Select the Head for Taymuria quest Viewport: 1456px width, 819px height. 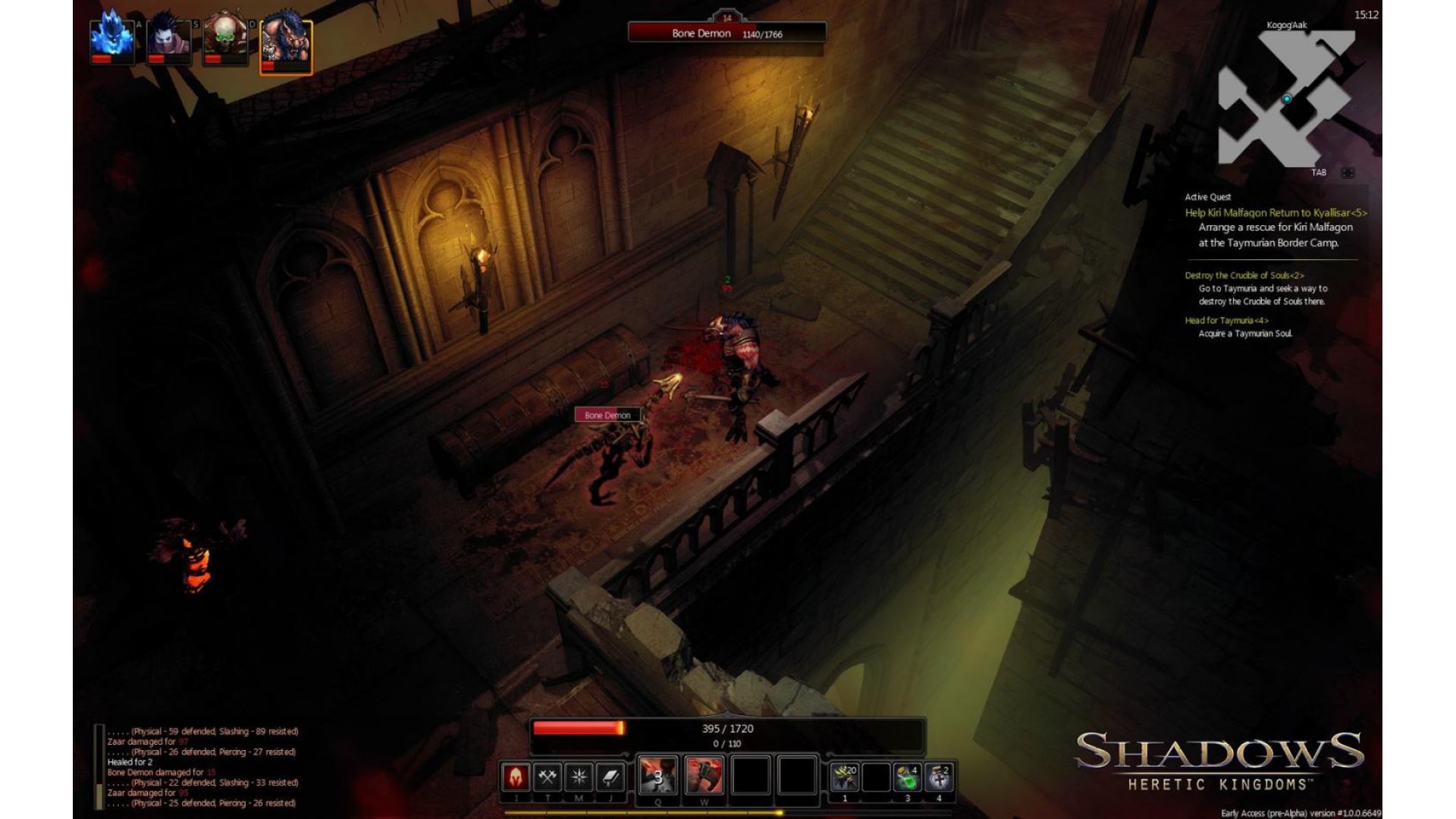1226,321
